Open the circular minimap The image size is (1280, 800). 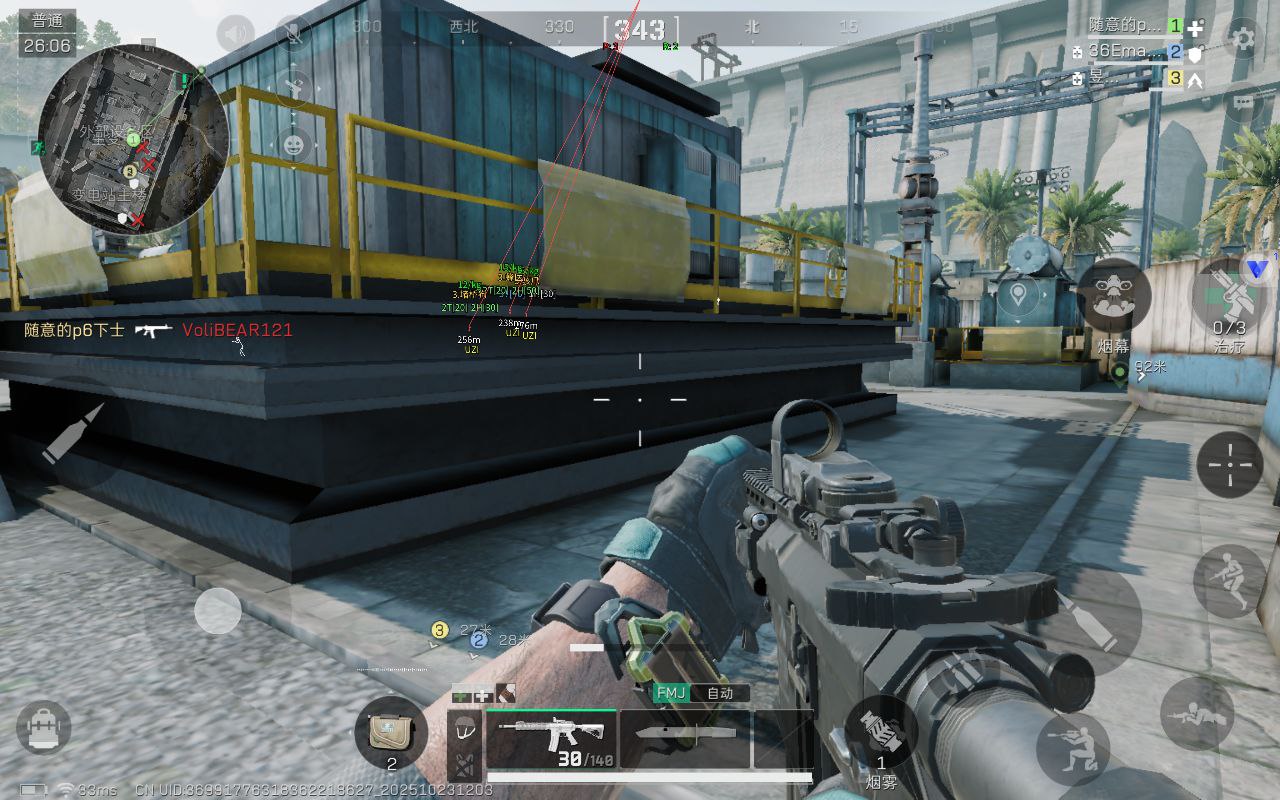[133, 138]
